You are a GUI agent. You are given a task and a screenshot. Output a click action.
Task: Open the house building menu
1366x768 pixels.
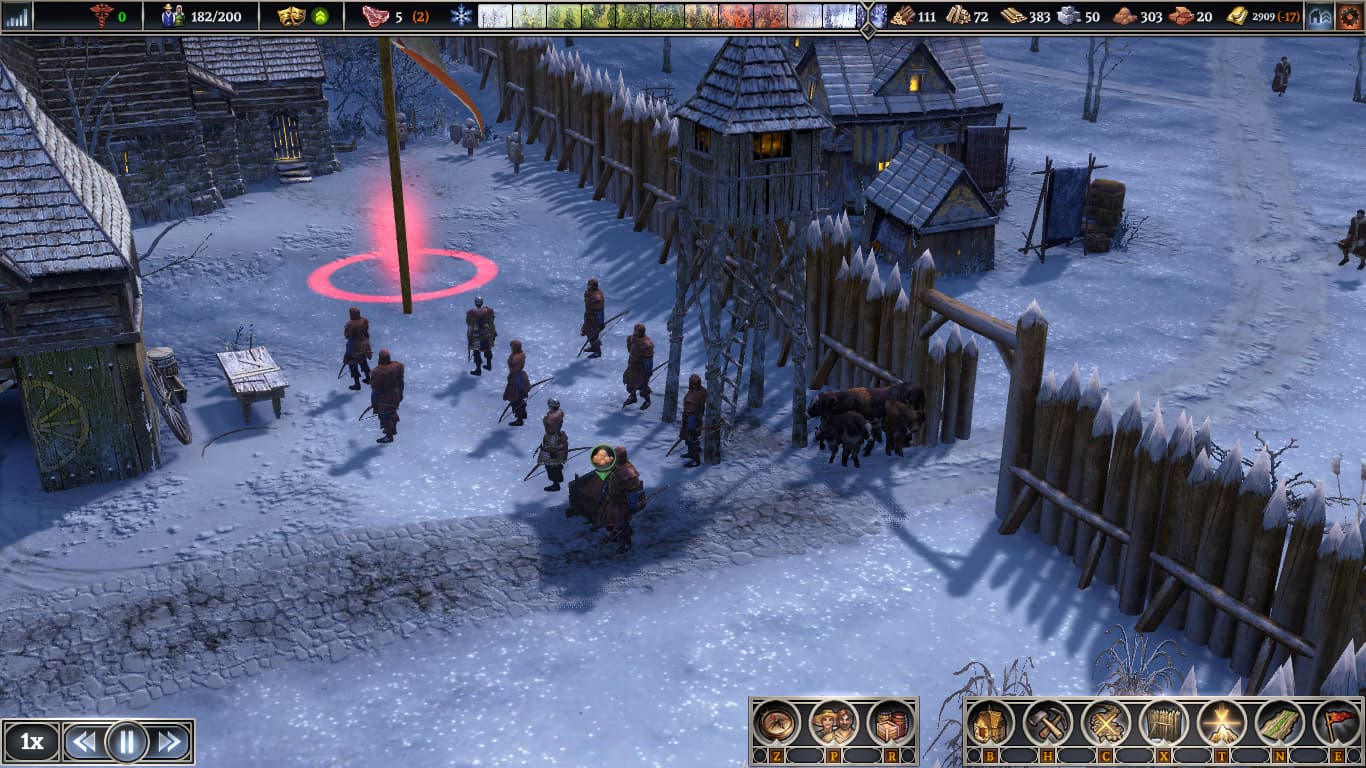click(x=990, y=722)
